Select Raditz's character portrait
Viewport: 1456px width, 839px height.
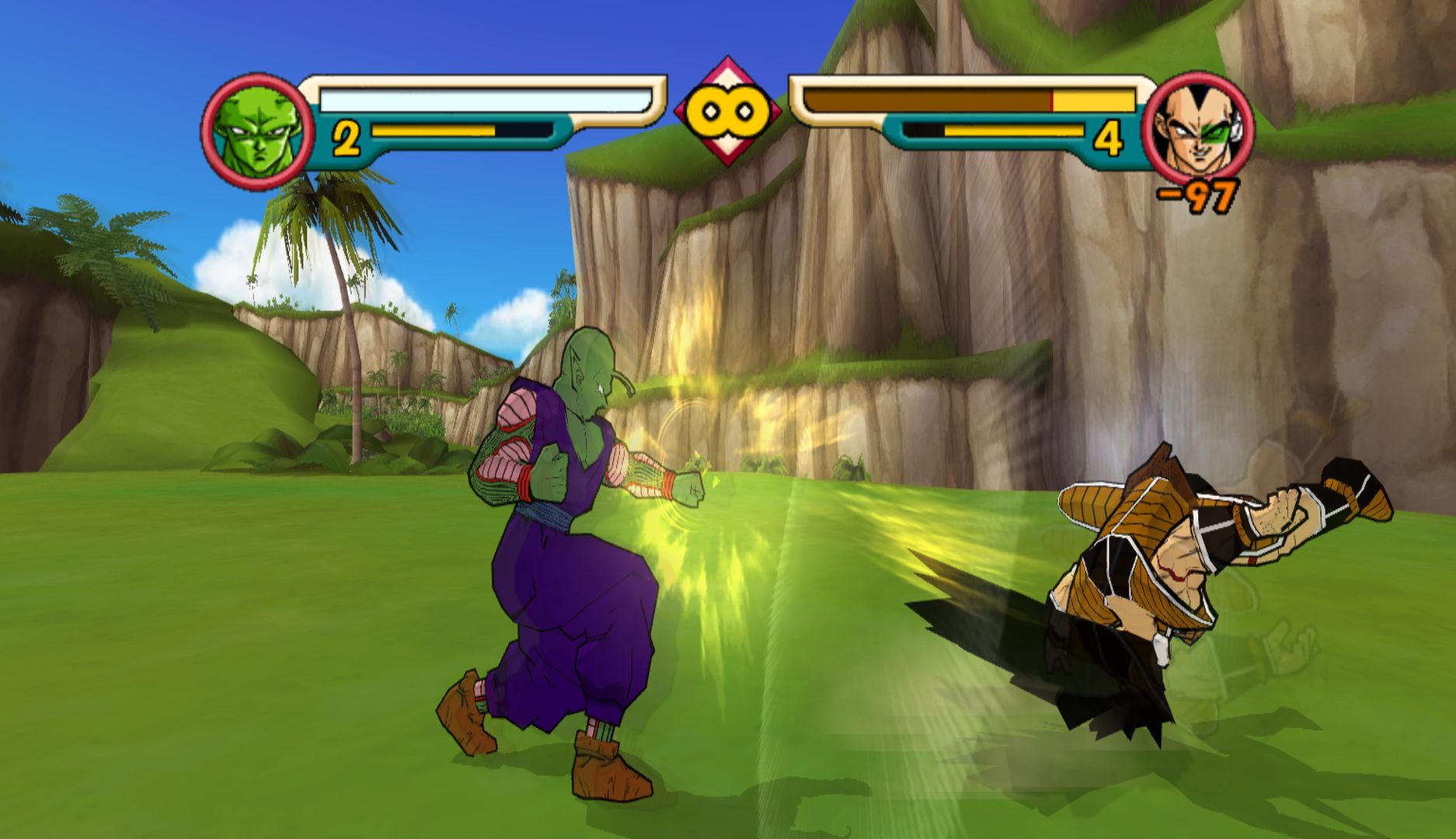(1197, 131)
